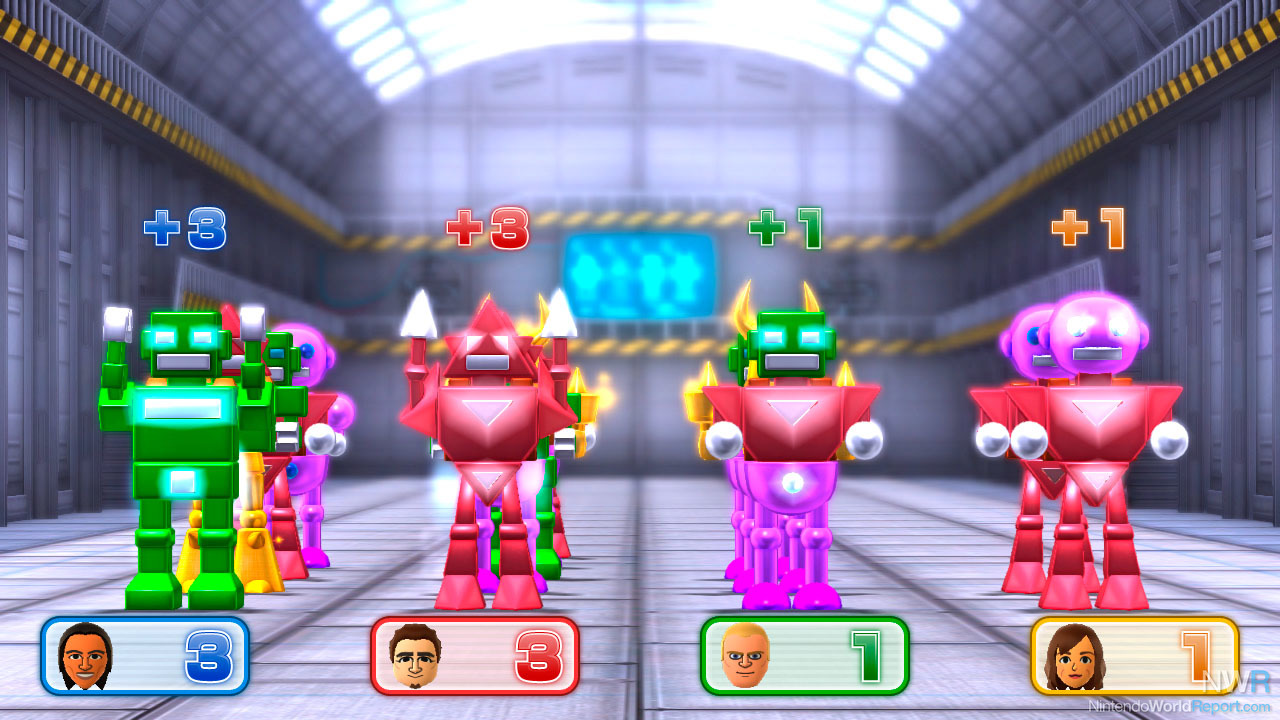Choose the green player panel with the blond Mii
Image resolution: width=1280 pixels, height=720 pixels.
[804, 656]
